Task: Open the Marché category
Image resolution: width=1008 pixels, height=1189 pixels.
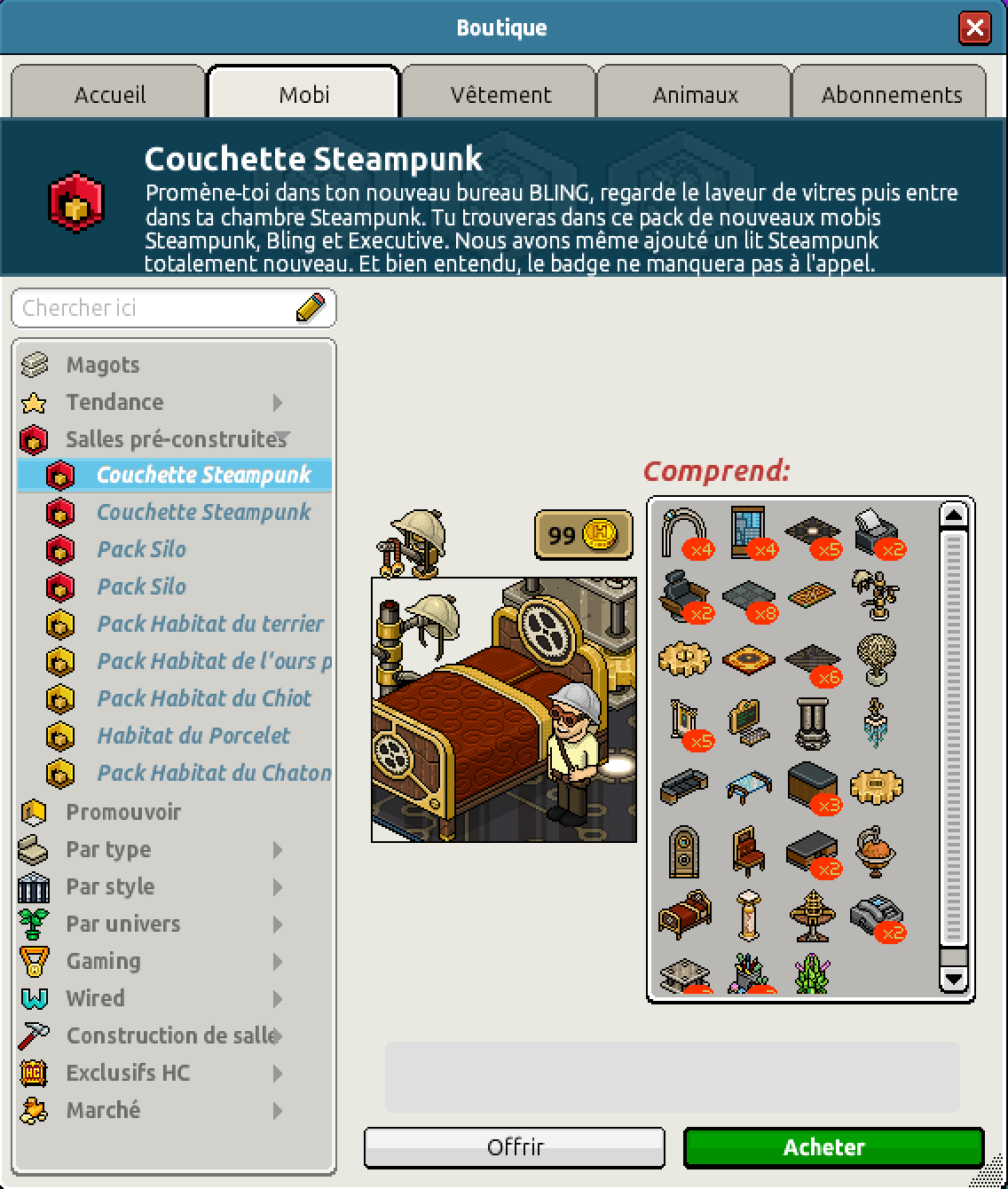Action: tap(103, 1110)
